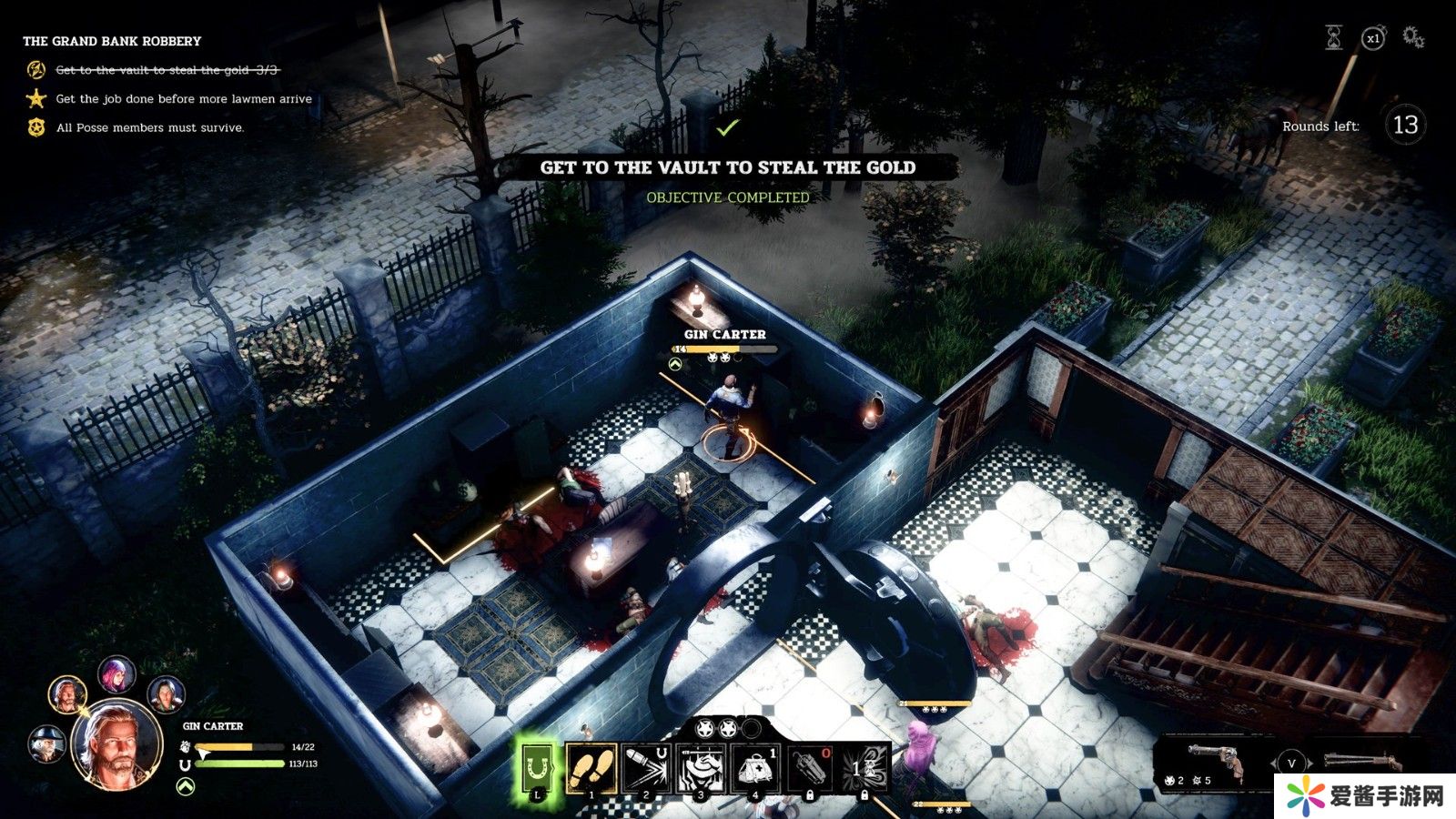This screenshot has width=1456, height=819.
Task: Click the weapon swap V button
Action: (1290, 763)
